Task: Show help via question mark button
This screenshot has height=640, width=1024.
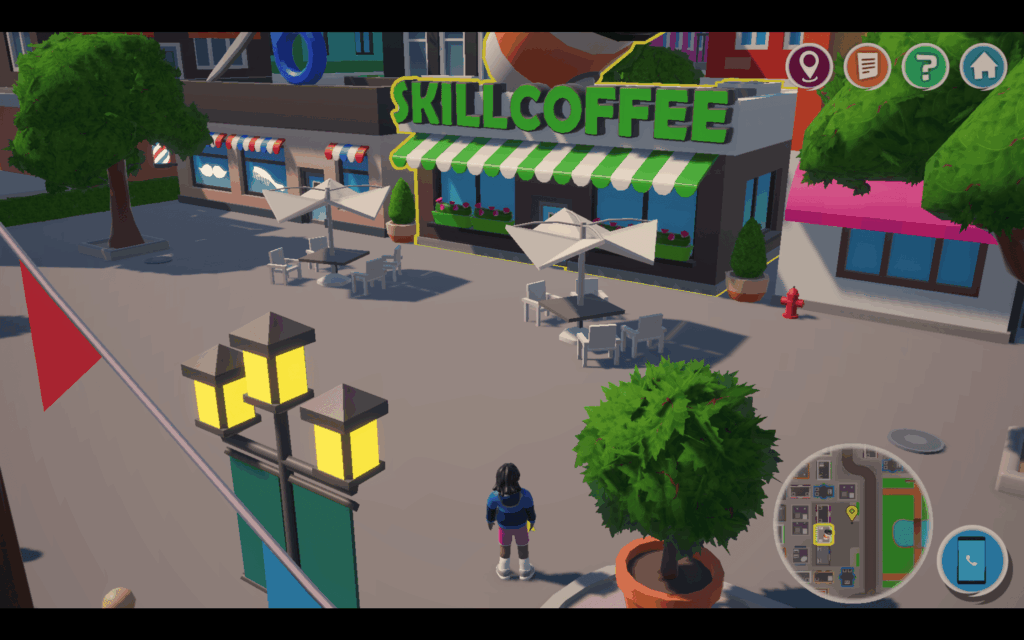Action: (x=925, y=67)
